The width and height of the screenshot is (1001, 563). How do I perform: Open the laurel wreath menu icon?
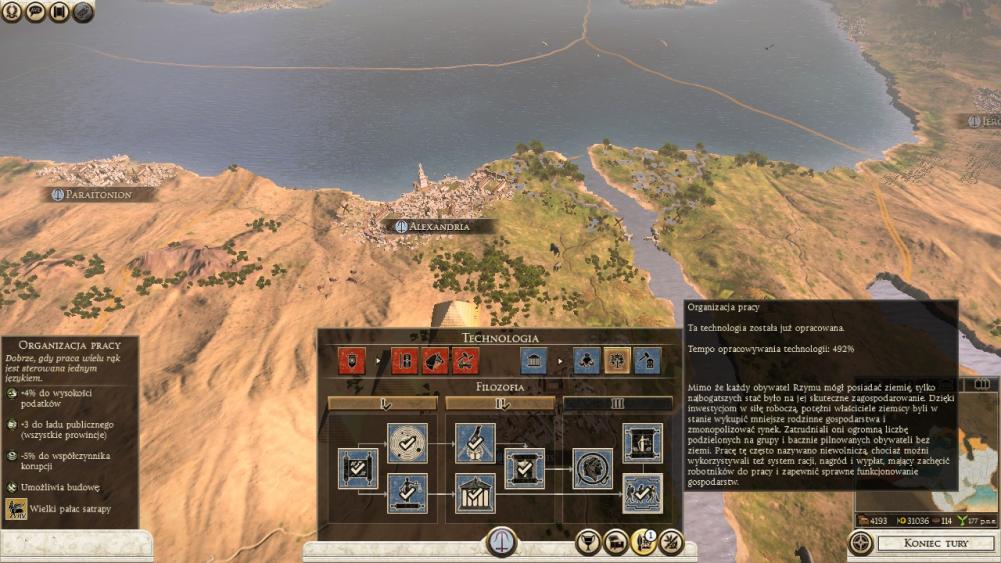tap(12, 12)
